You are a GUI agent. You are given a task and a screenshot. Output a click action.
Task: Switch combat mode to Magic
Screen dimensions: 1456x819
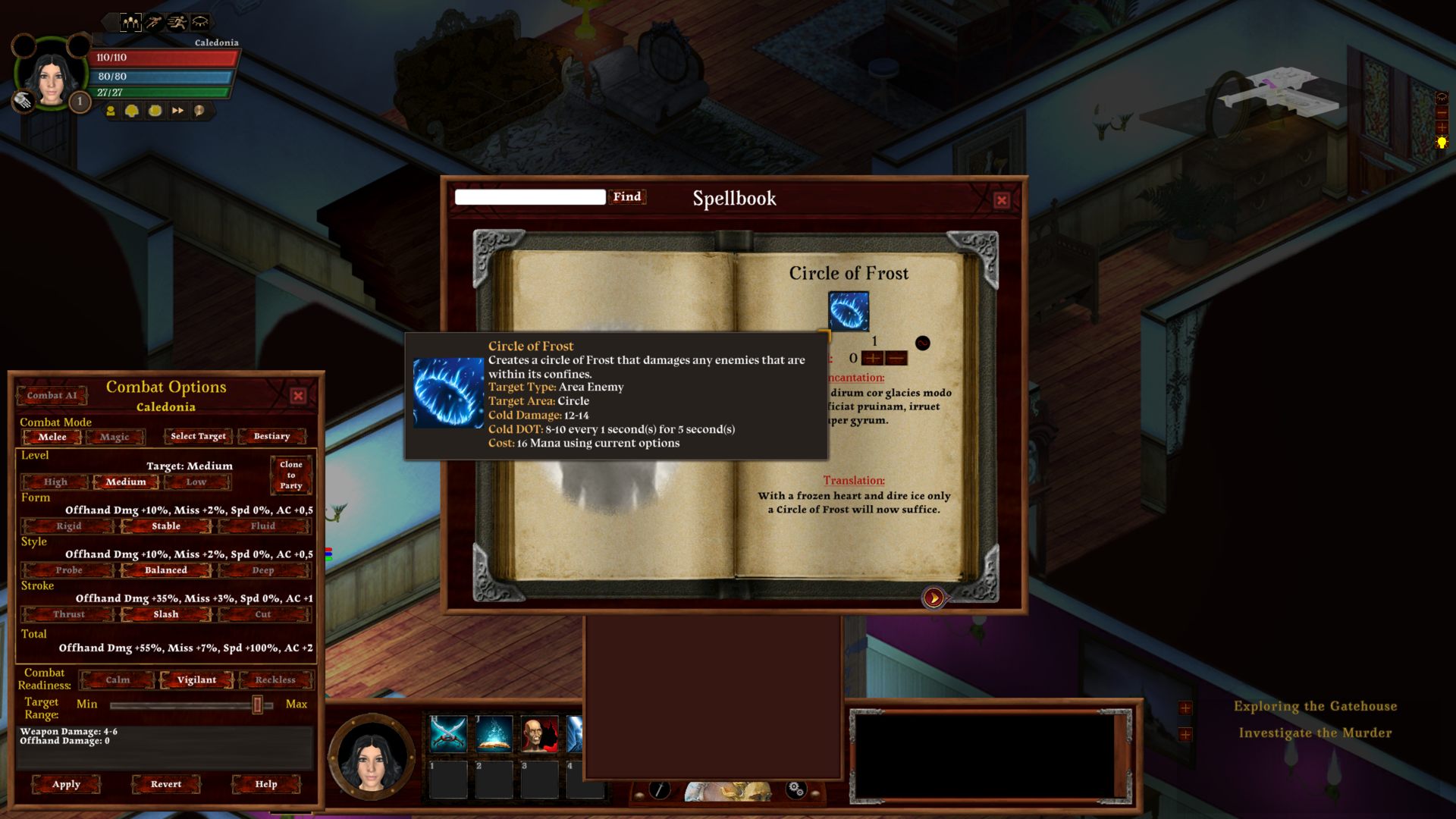[115, 437]
